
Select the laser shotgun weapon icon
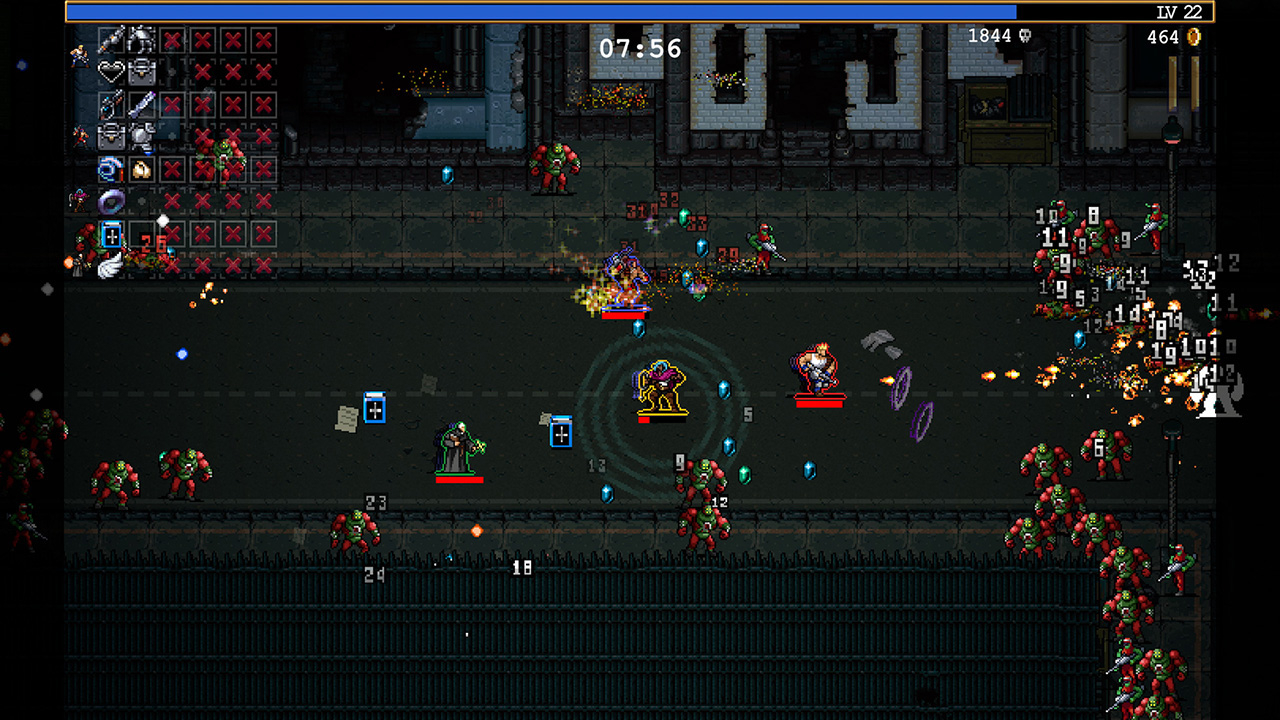pyautogui.click(x=111, y=105)
